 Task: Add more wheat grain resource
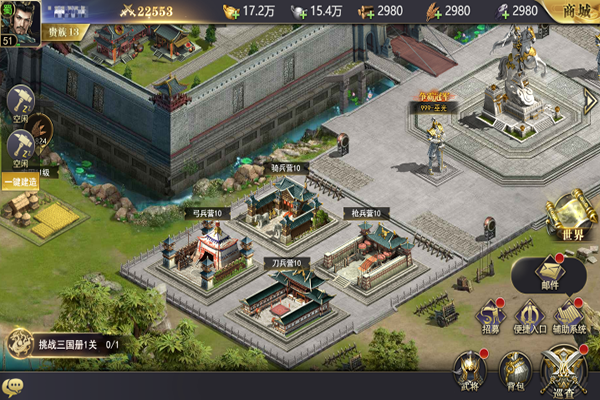click(x=432, y=11)
